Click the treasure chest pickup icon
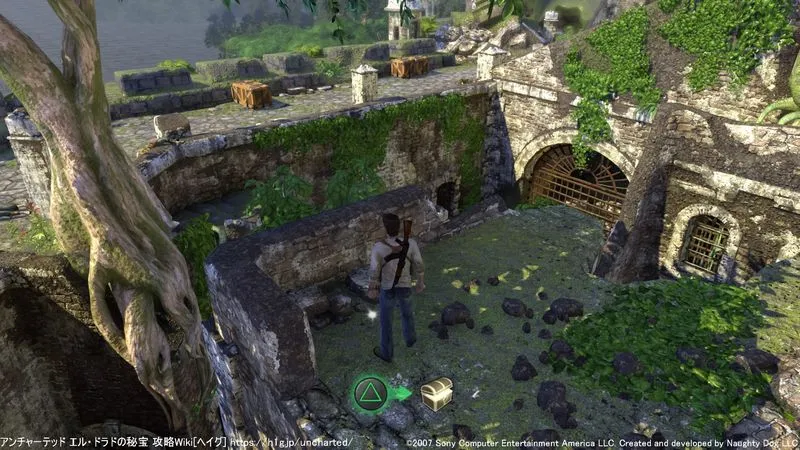The width and height of the screenshot is (800, 450). [x=436, y=393]
